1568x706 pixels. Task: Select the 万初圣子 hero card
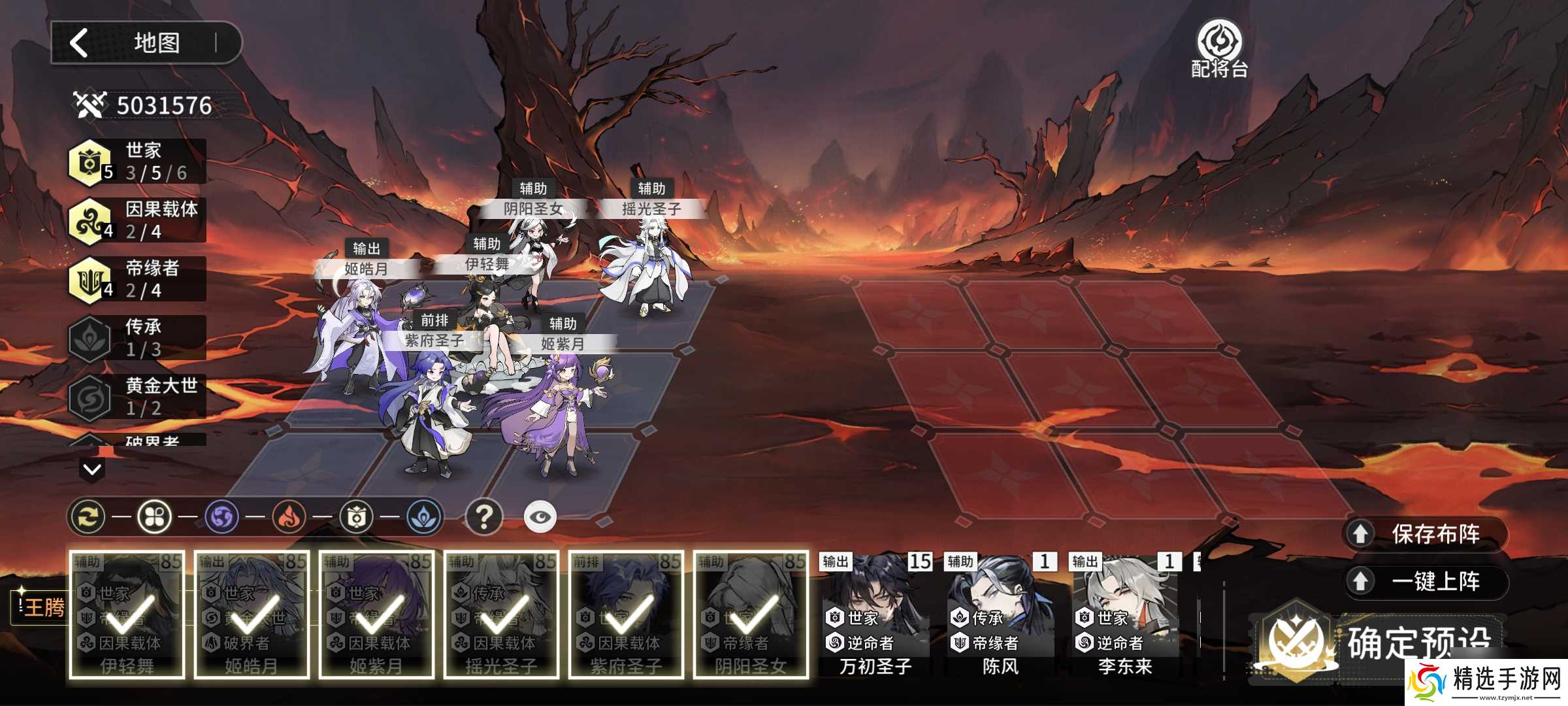tap(875, 614)
